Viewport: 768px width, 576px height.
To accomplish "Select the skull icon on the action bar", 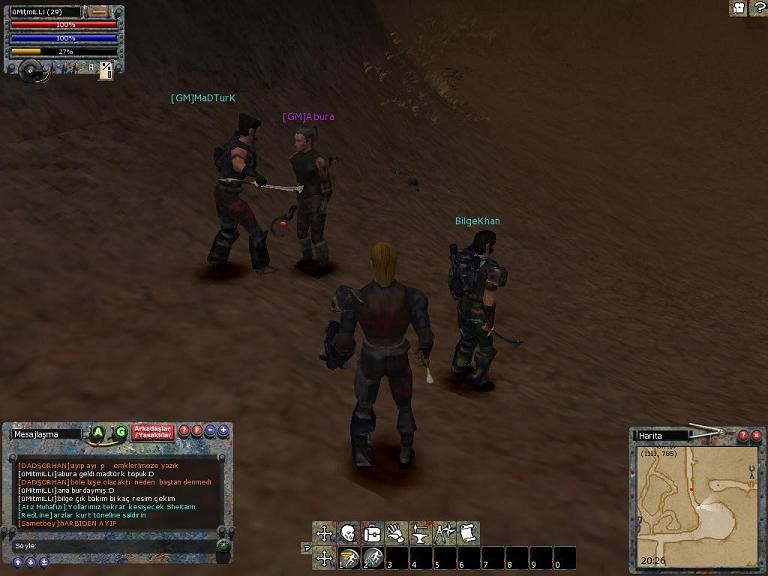I will (348, 533).
